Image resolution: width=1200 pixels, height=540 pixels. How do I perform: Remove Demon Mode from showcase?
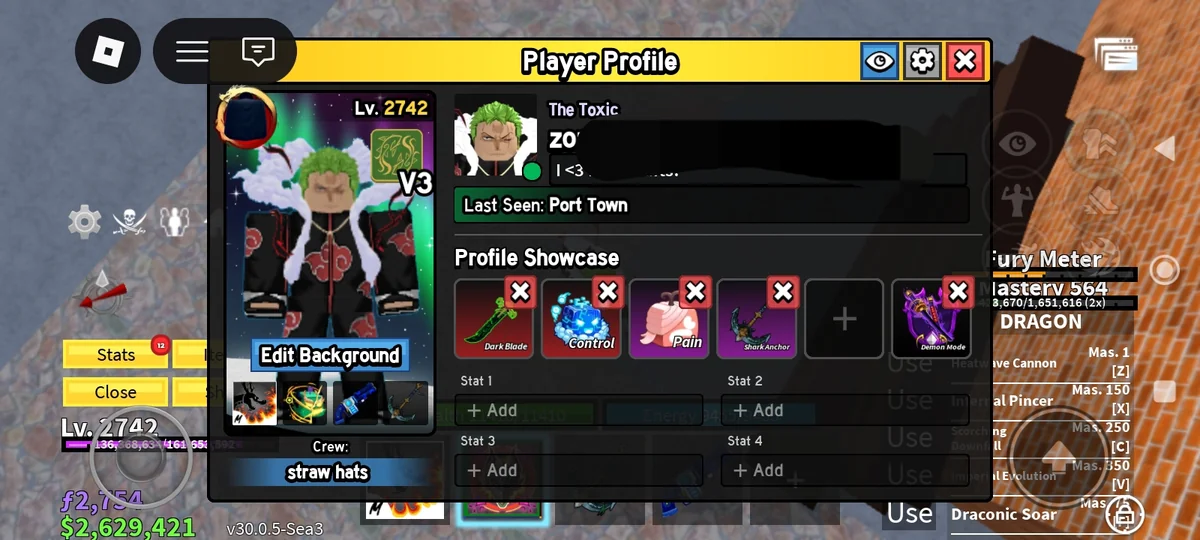point(958,292)
